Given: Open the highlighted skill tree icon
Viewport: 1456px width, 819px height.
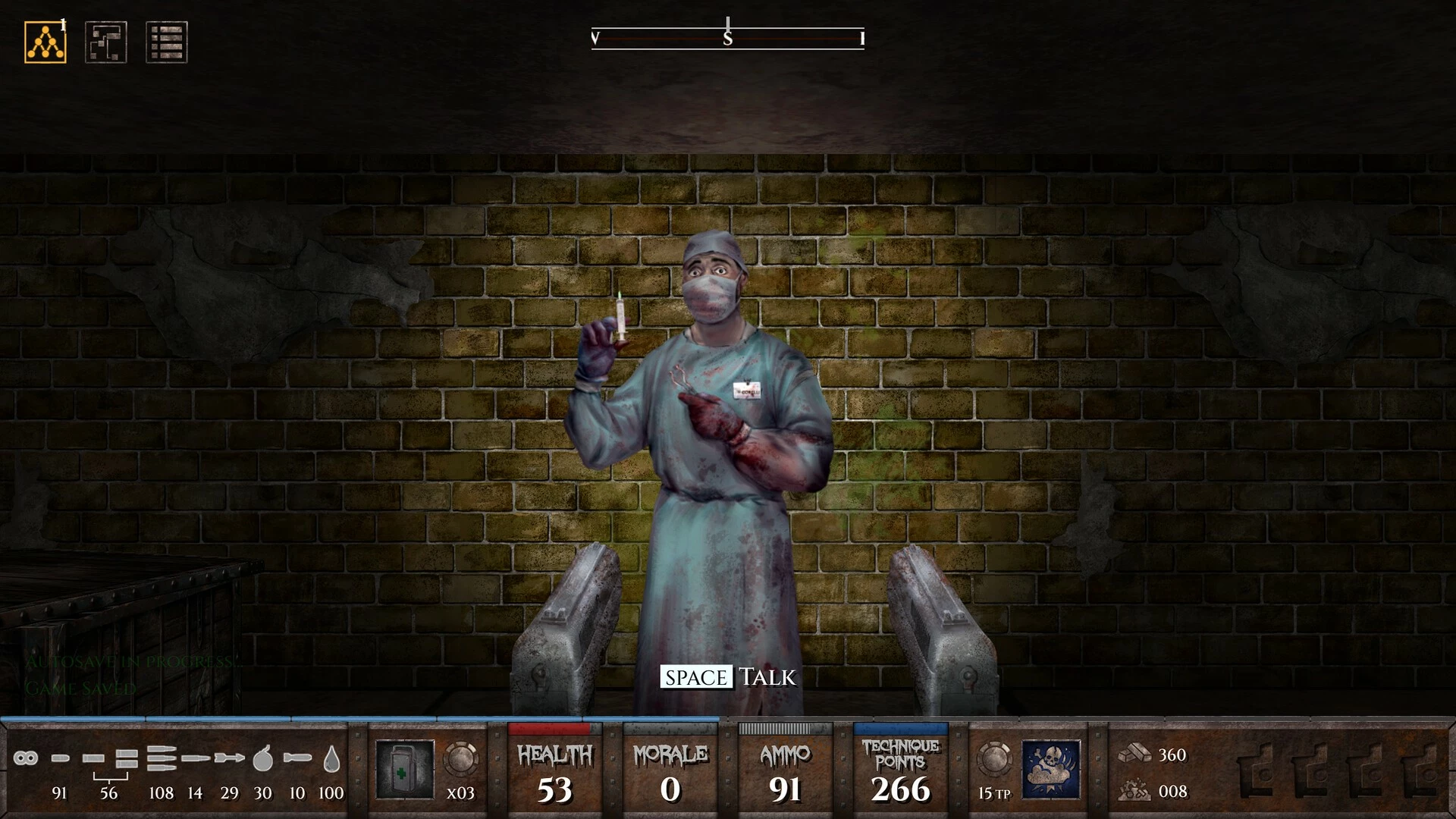Looking at the screenshot, I should tap(45, 42).
